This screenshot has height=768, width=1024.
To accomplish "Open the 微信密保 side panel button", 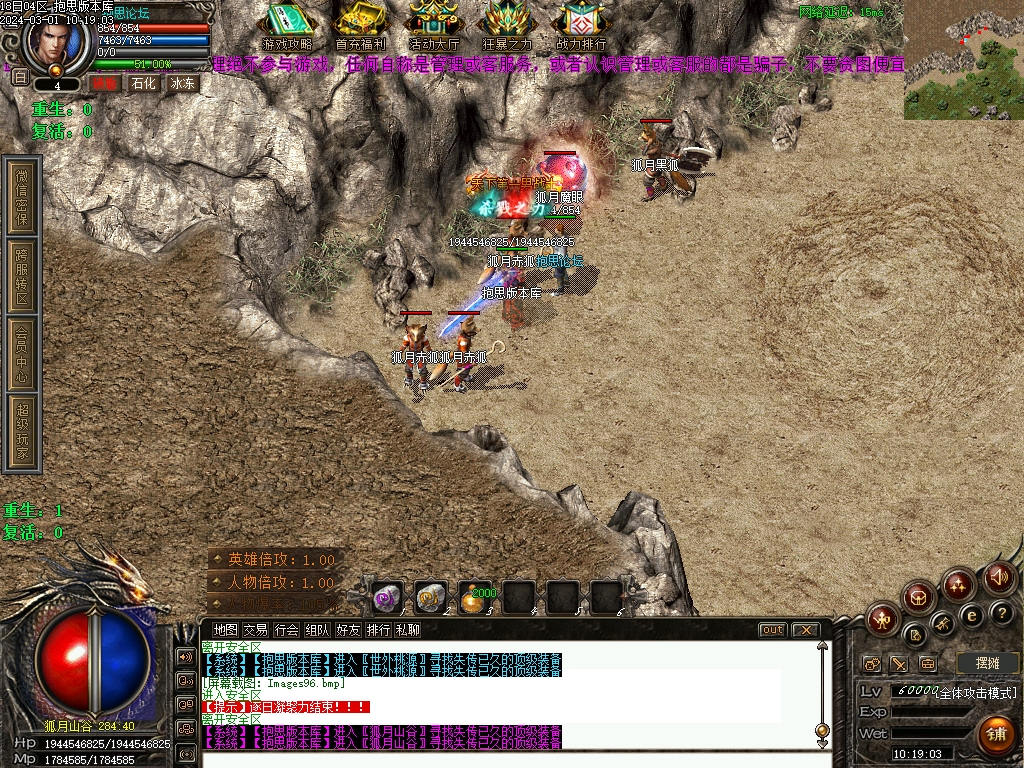I will point(22,197).
